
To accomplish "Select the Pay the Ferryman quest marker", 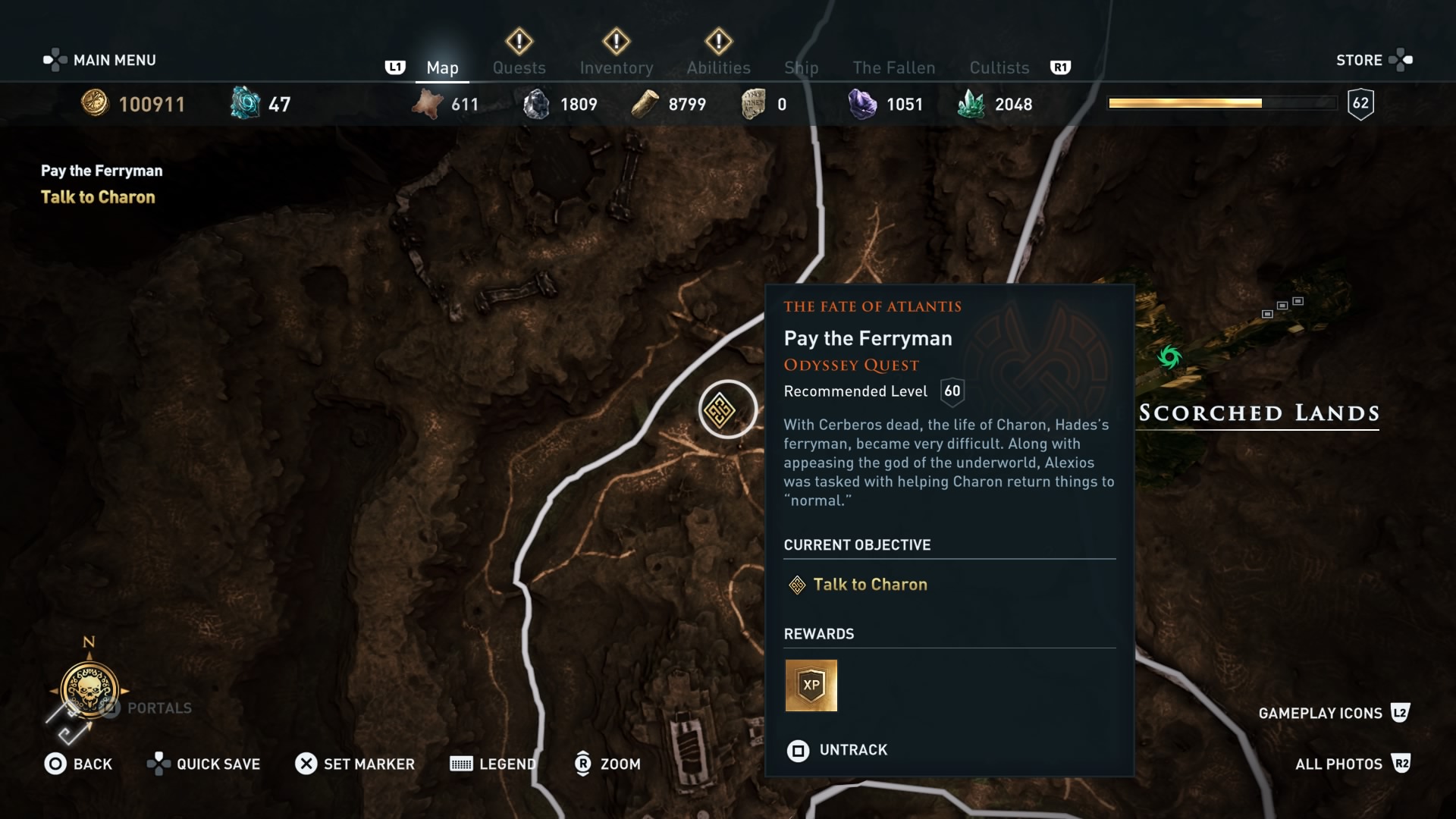I will tap(727, 409).
